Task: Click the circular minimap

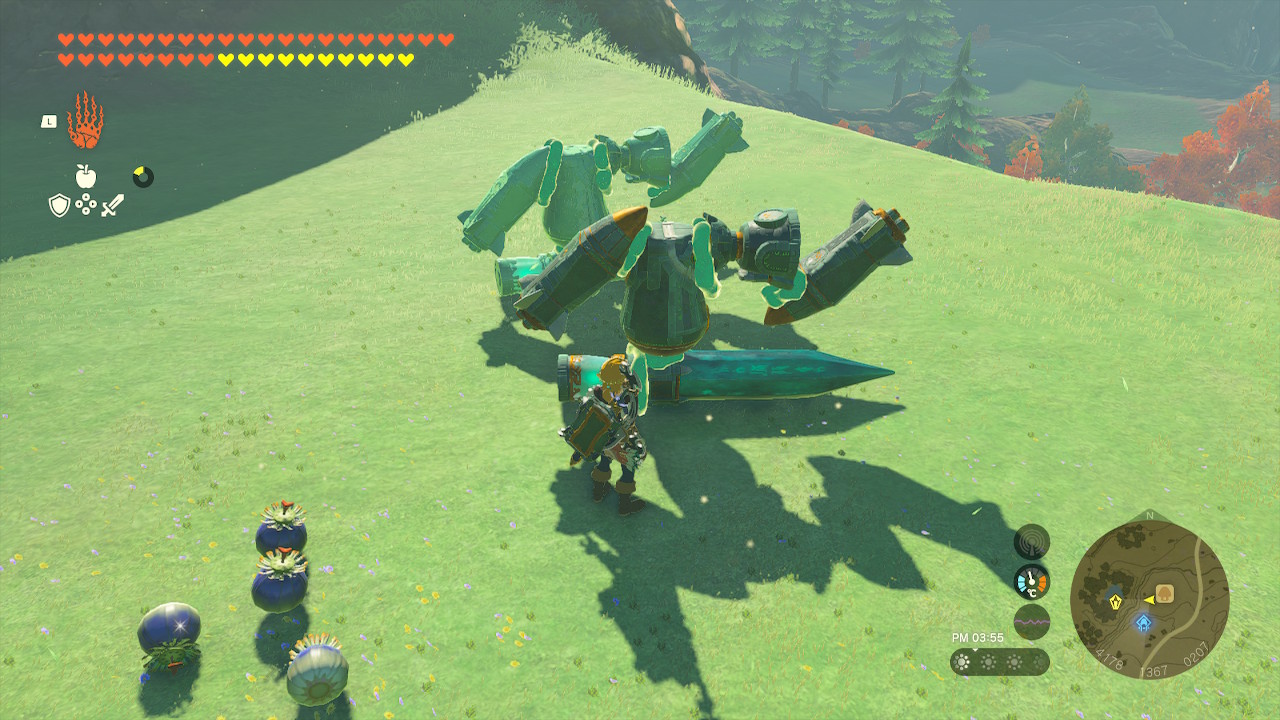Action: click(1149, 600)
